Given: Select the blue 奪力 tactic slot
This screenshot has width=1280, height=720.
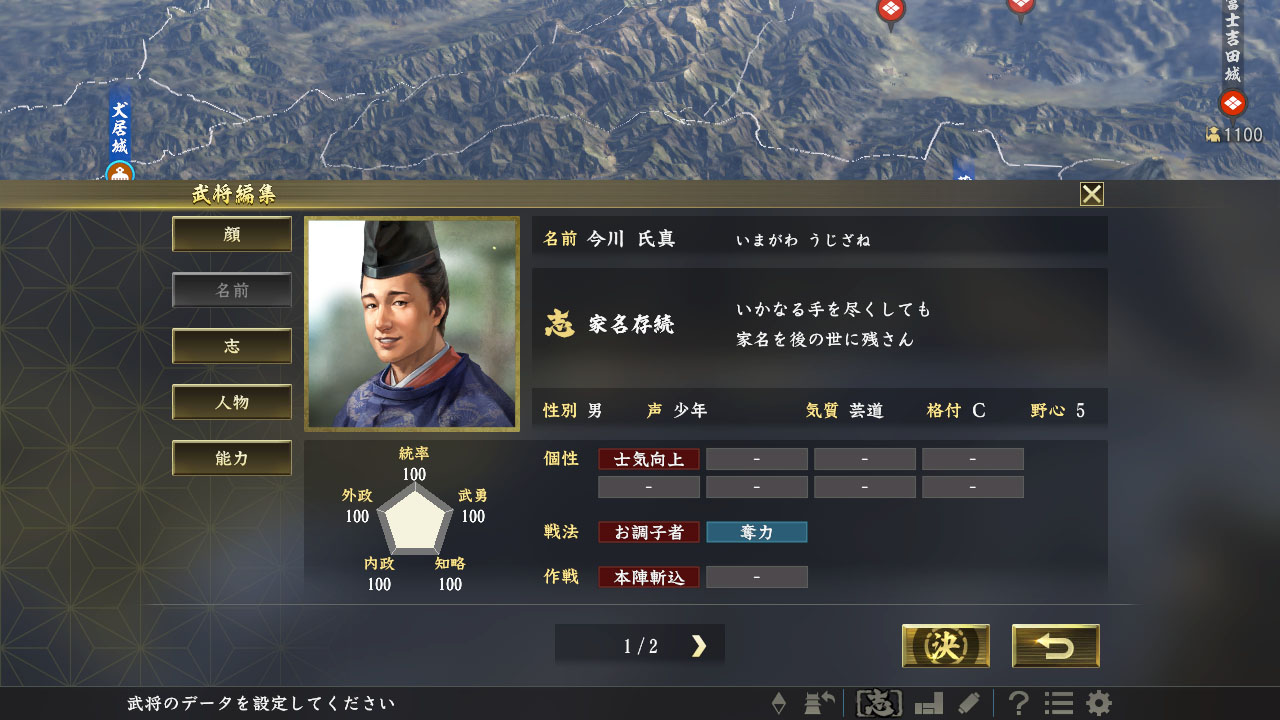Looking at the screenshot, I should tap(757, 532).
